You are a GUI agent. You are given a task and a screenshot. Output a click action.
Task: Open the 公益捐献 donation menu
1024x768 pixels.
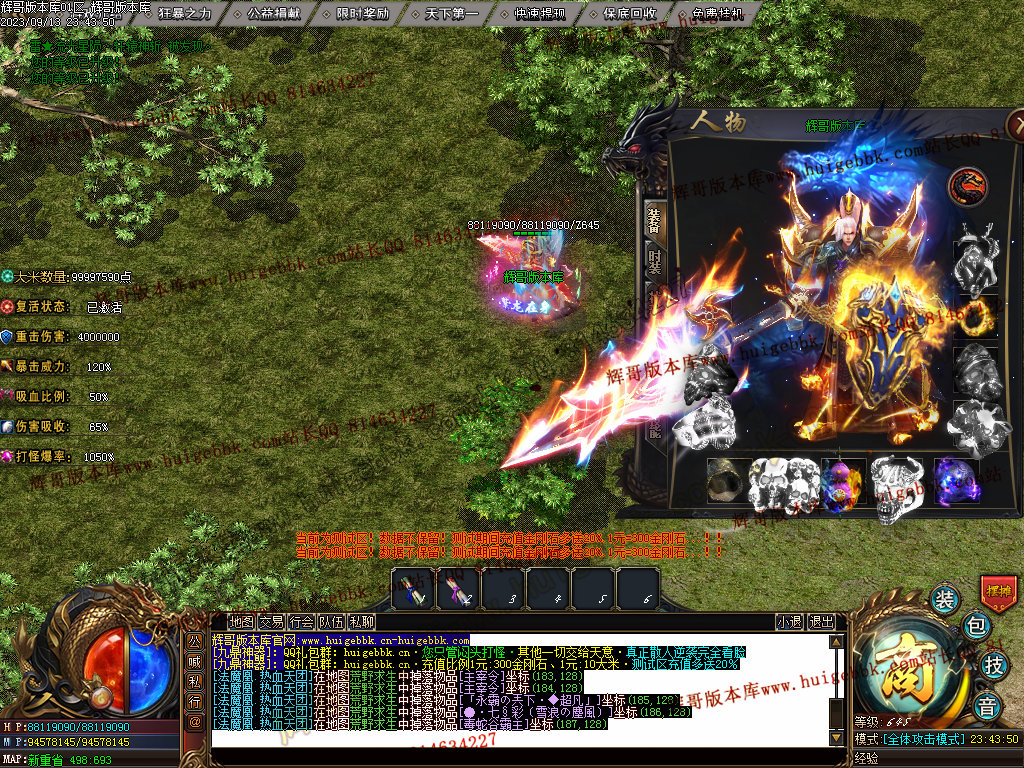click(273, 14)
